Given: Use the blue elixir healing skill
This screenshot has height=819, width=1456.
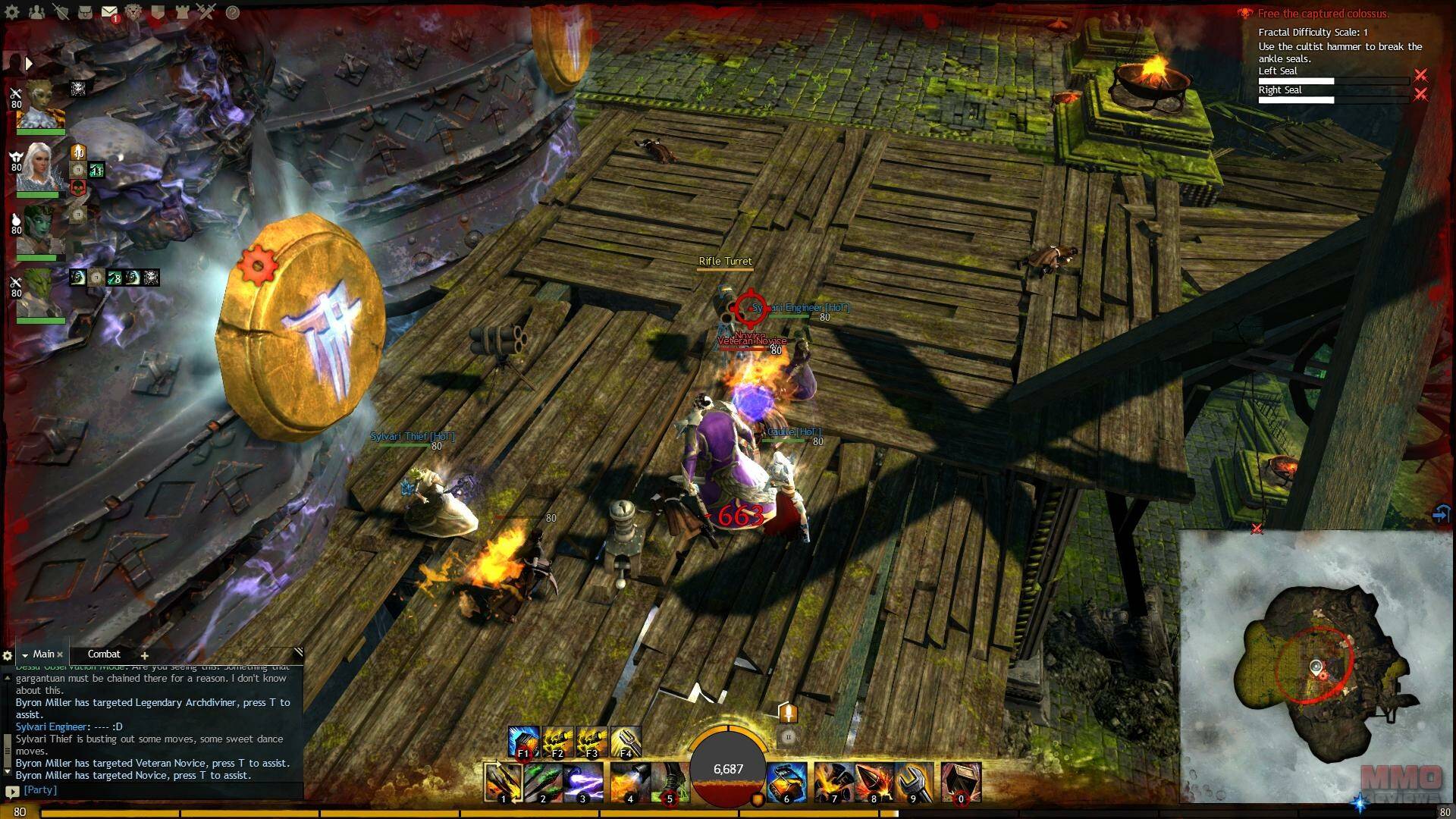Looking at the screenshot, I should 786,782.
